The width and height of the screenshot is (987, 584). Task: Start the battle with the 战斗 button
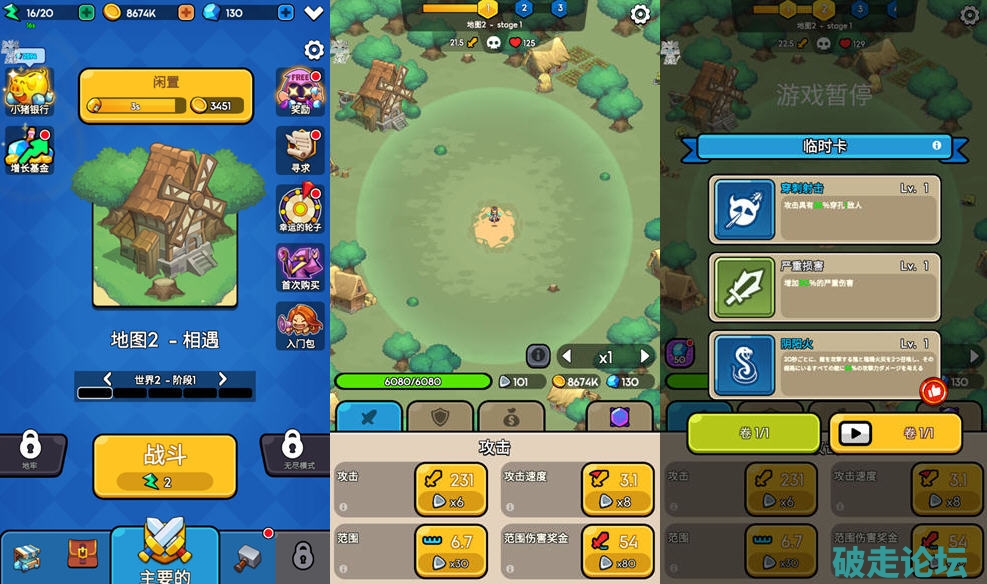(165, 465)
